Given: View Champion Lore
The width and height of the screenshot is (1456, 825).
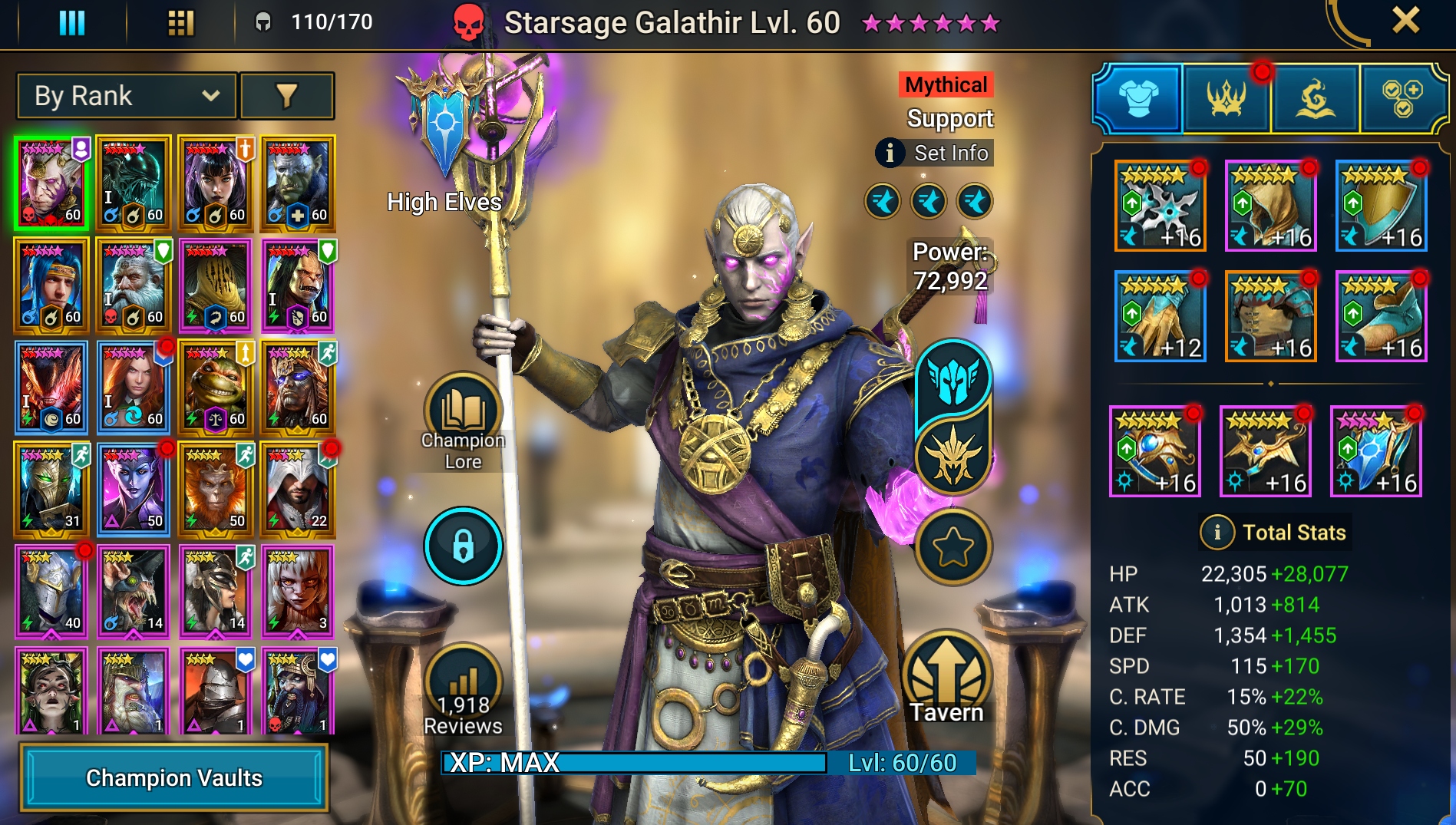Looking at the screenshot, I should point(463,418).
